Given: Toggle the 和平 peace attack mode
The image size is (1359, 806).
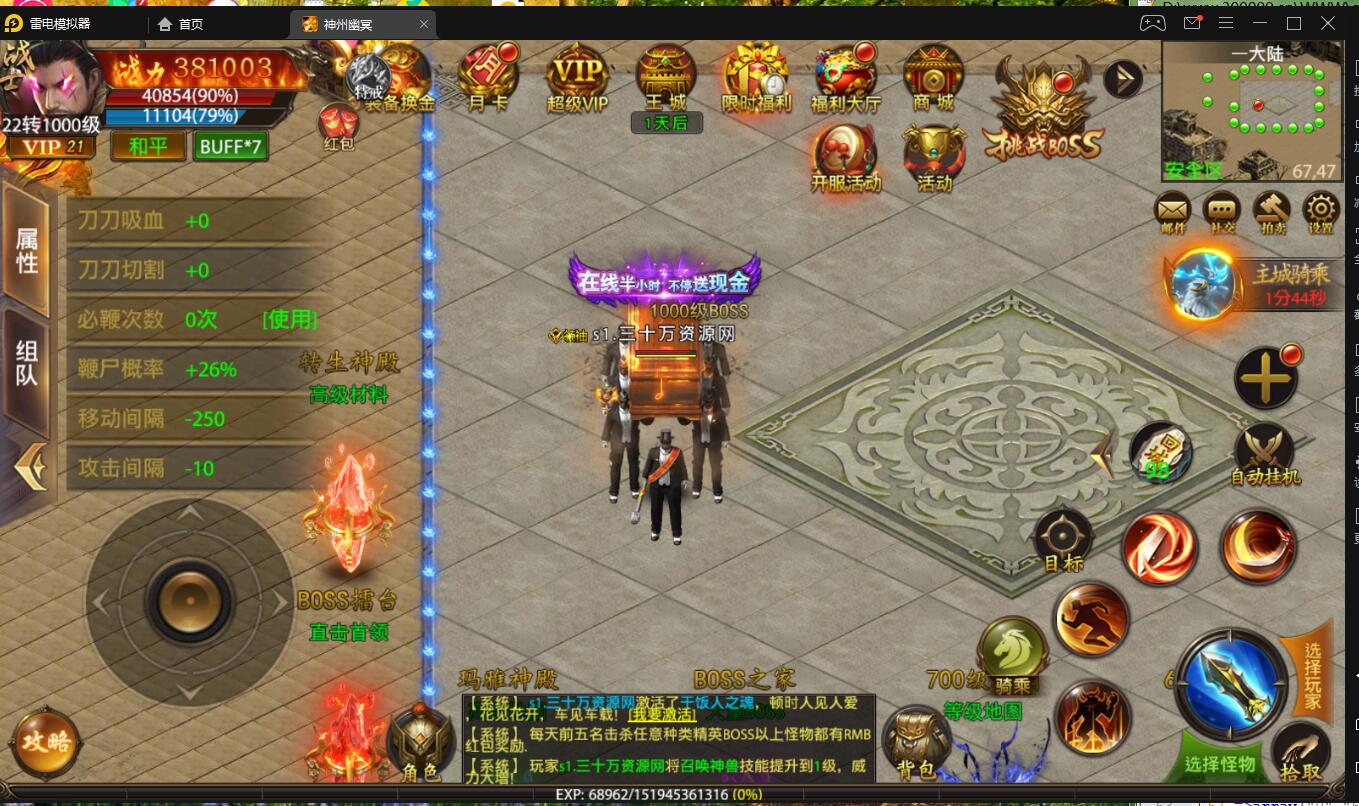Looking at the screenshot, I should click(147, 145).
